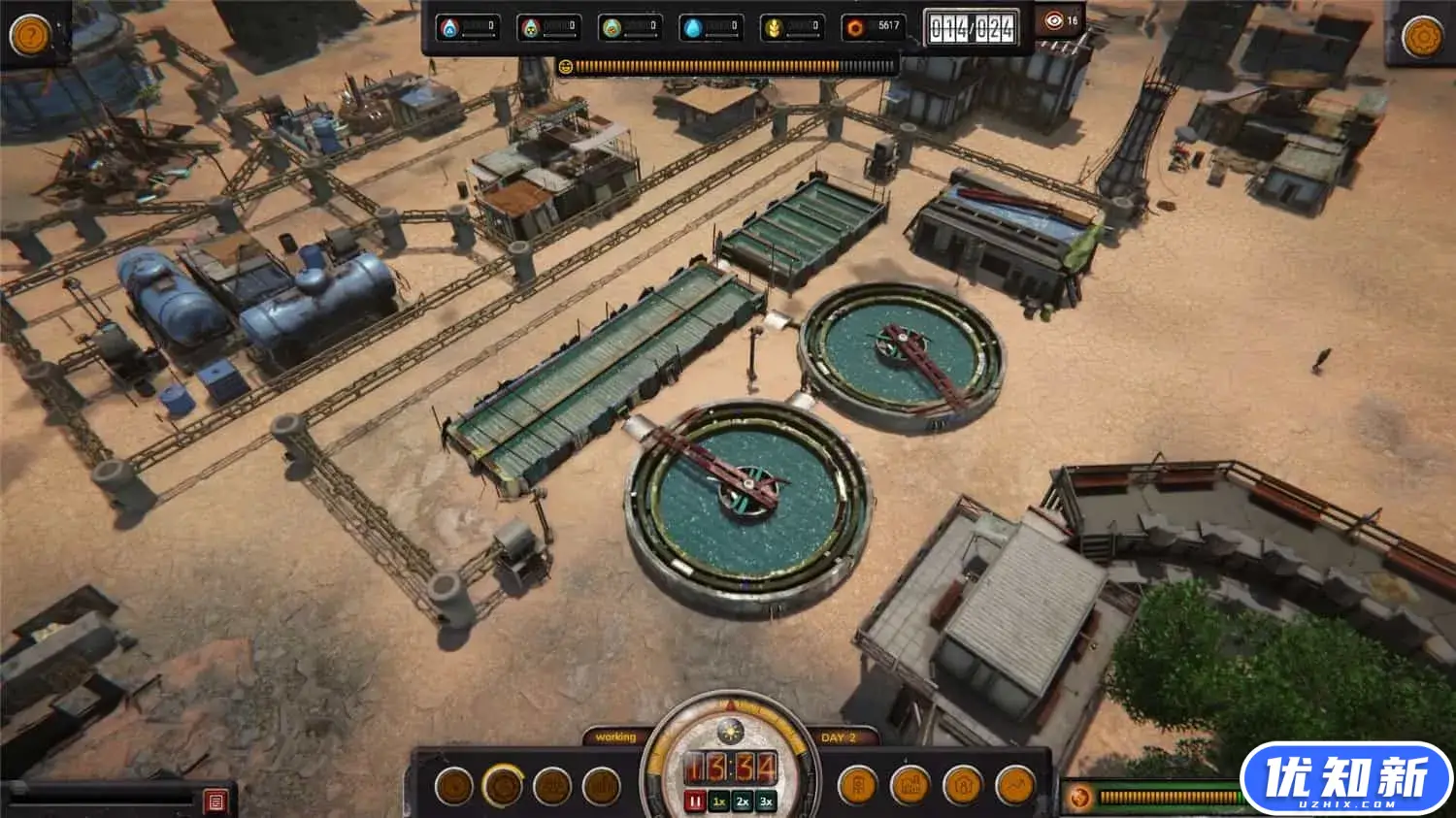The width and height of the screenshot is (1456, 818).
Task: Open the settings gear button
Action: pyautogui.click(x=1423, y=38)
